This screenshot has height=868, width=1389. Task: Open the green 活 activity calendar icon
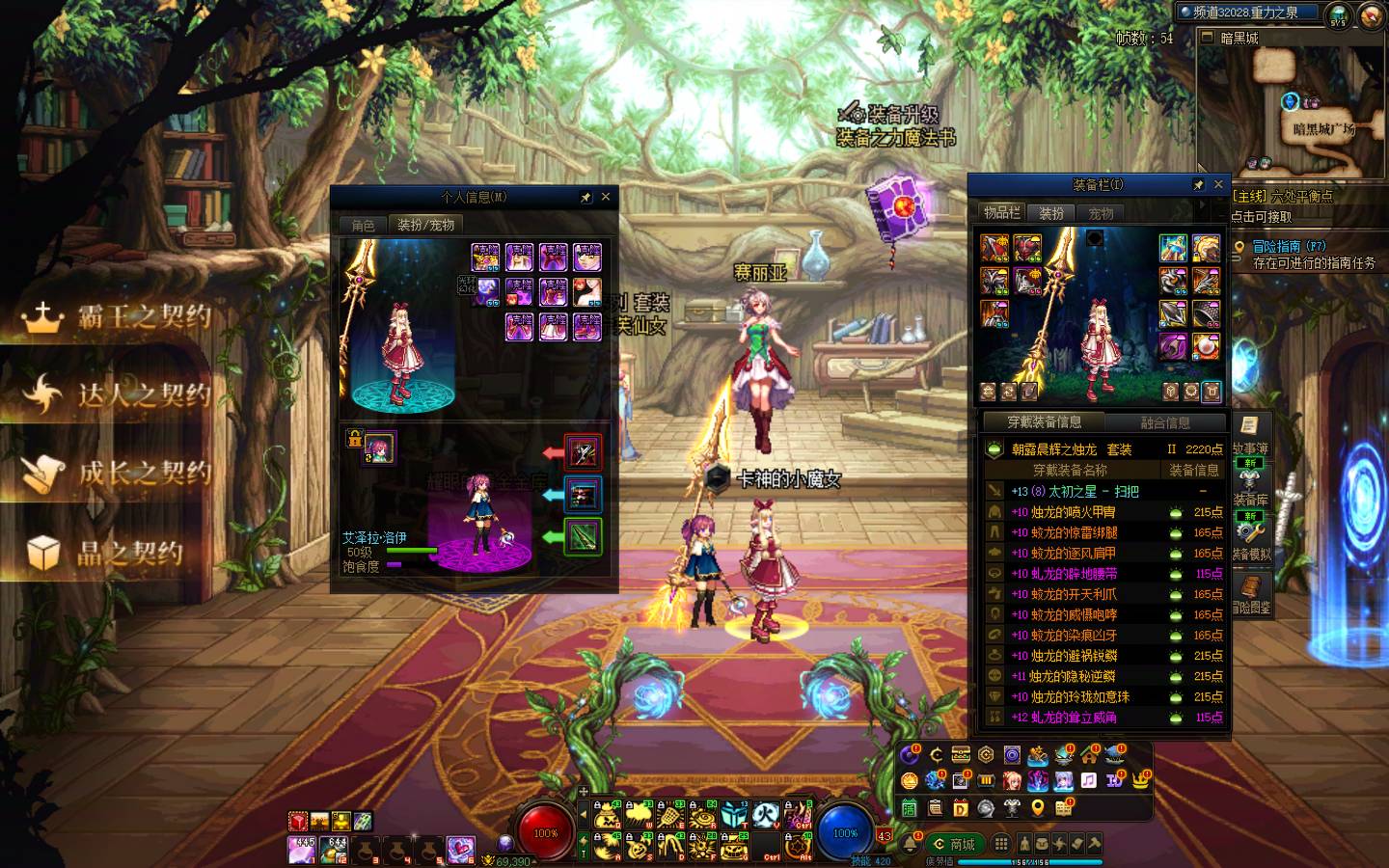[x=910, y=807]
